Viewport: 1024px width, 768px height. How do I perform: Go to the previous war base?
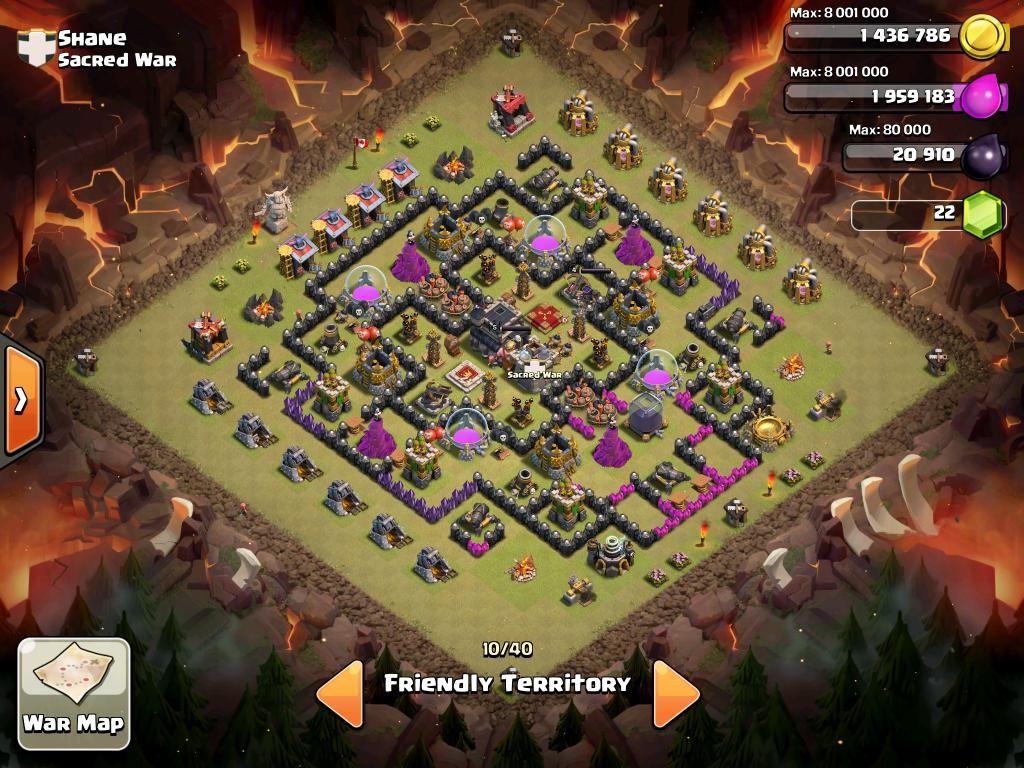[340, 692]
